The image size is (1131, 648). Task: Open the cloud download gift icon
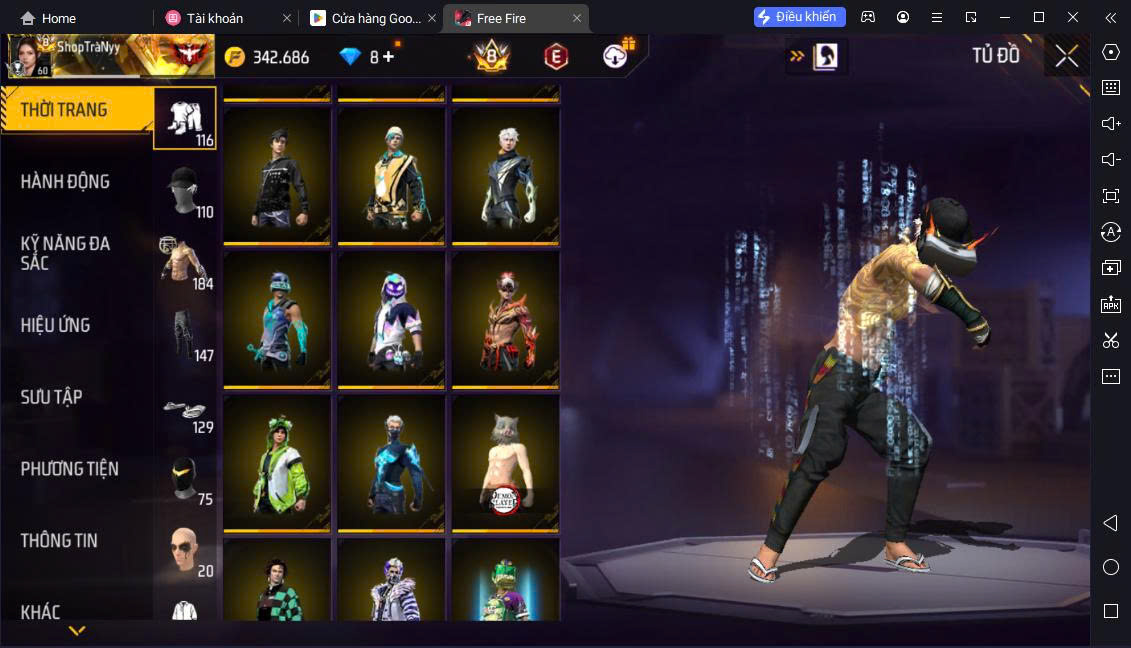(x=617, y=56)
